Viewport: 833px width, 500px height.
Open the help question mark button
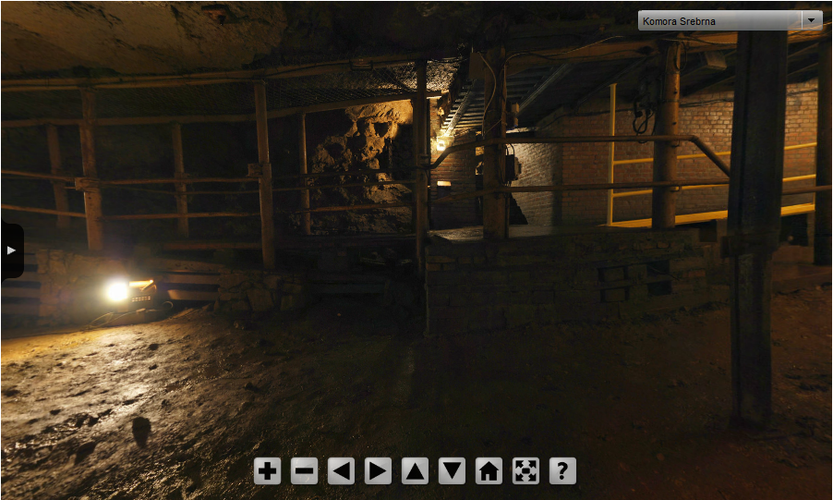563,471
